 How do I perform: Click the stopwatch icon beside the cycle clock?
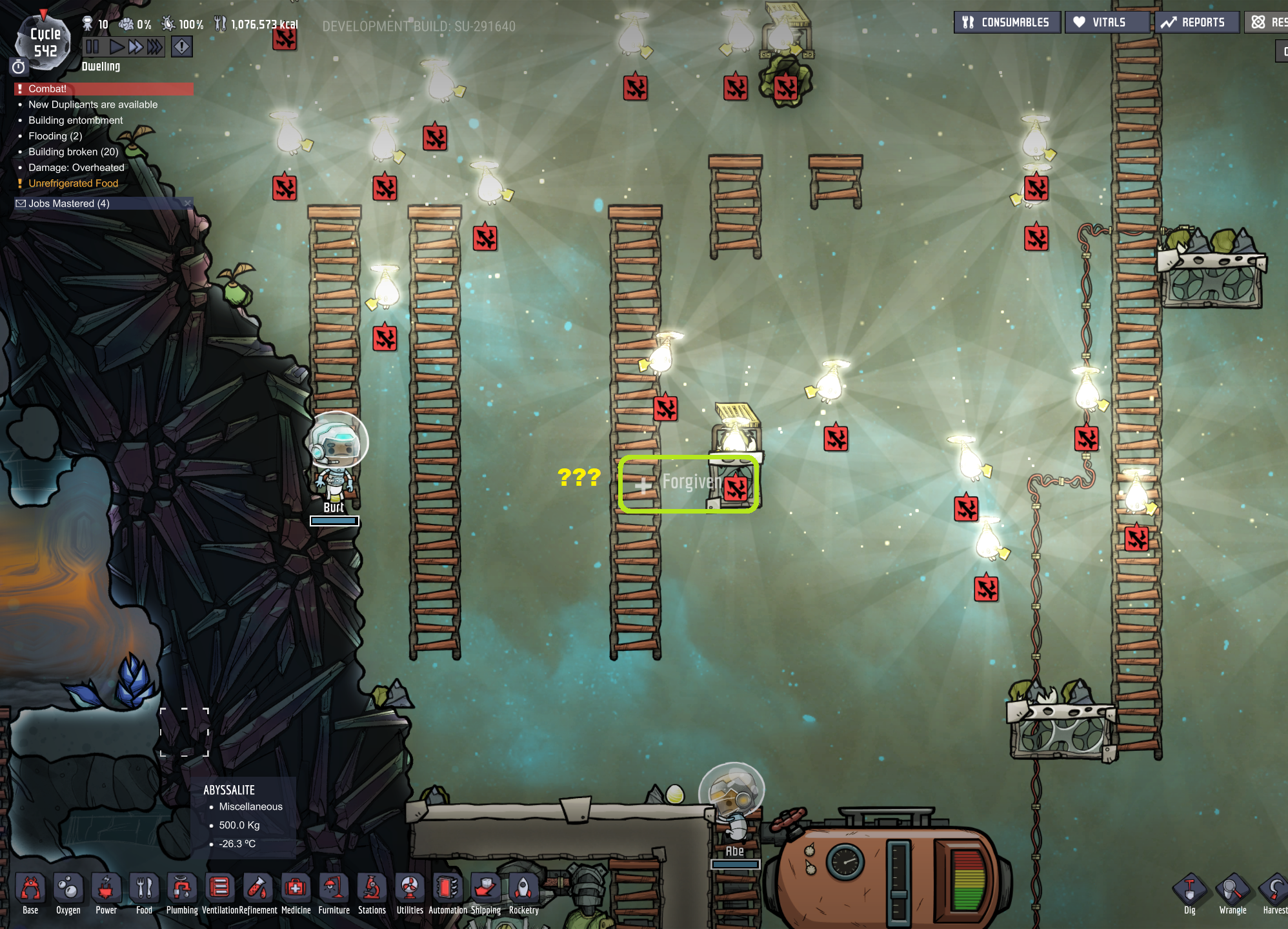(x=19, y=66)
